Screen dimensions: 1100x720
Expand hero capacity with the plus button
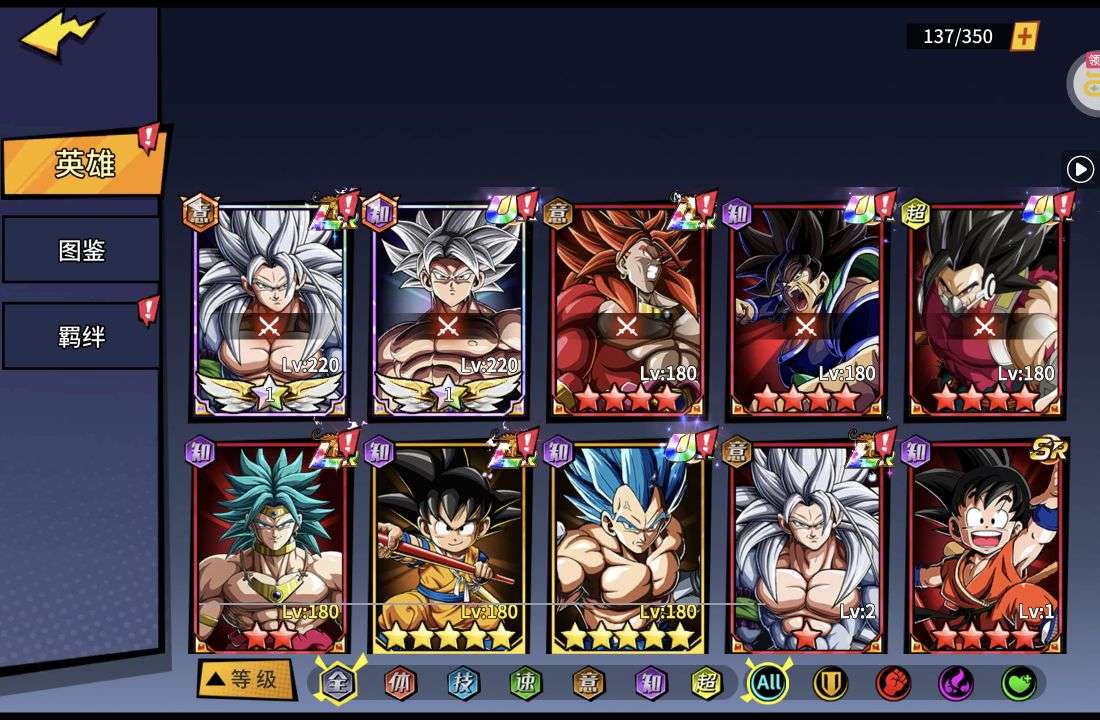point(1025,37)
